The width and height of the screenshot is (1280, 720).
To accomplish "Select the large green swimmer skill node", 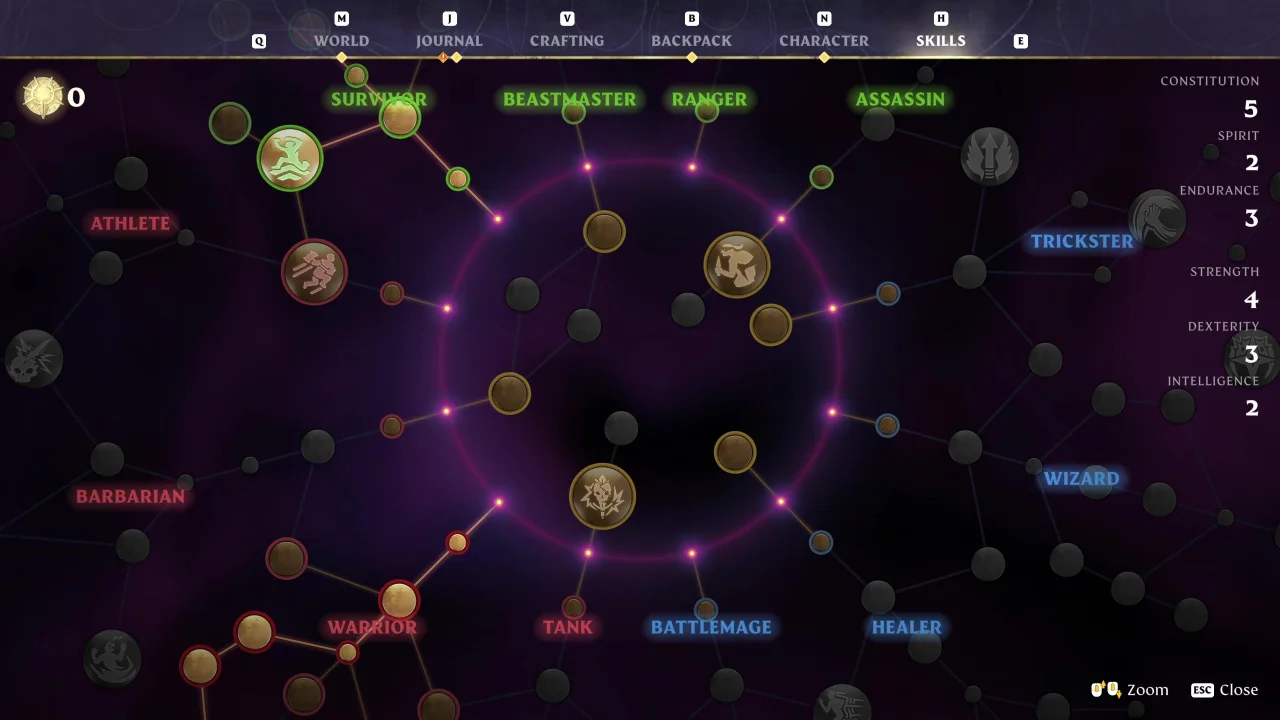I will point(290,158).
